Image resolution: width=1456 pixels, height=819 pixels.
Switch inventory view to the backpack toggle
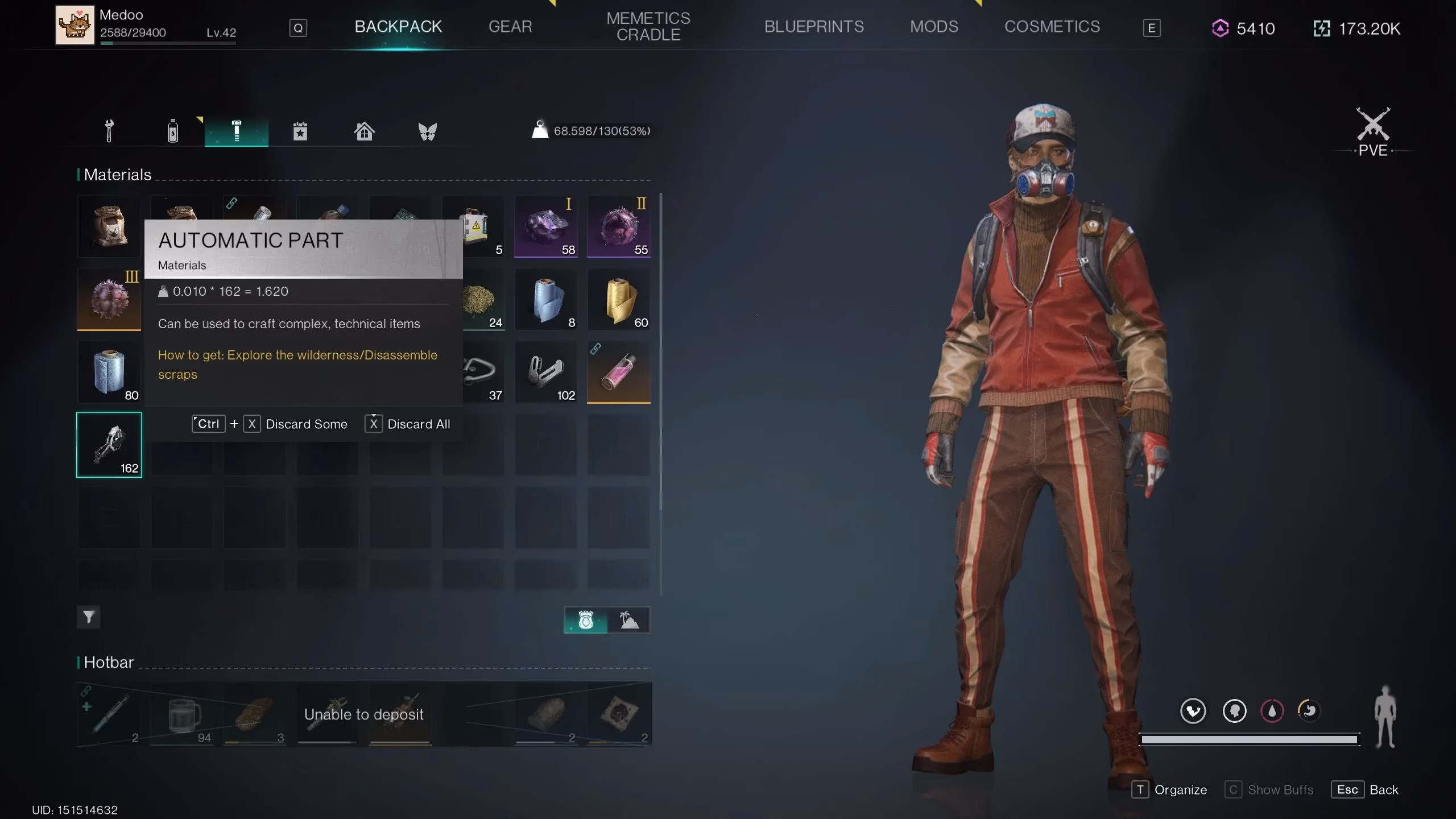[586, 620]
